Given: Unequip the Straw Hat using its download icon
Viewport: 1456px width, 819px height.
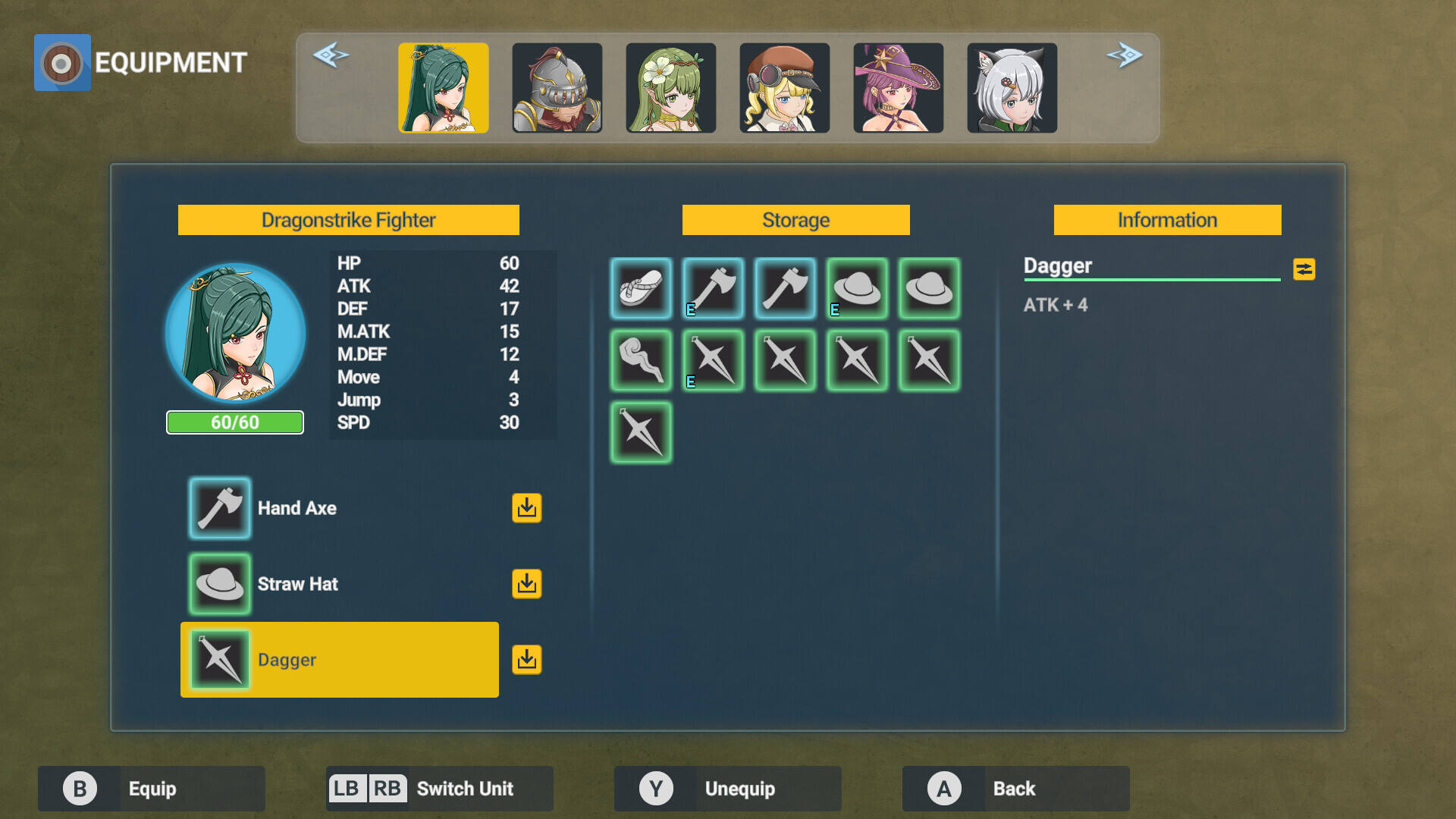Looking at the screenshot, I should [x=526, y=584].
